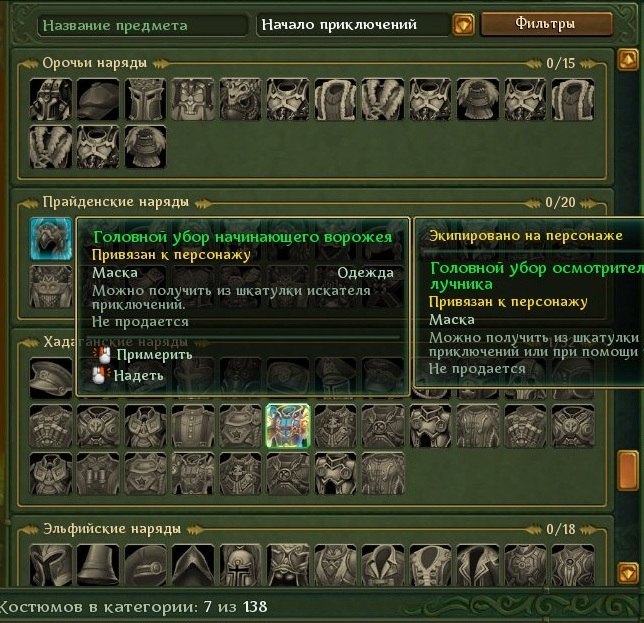Toggle the Орочьи наряды section header
The image size is (644, 623).
(95, 63)
